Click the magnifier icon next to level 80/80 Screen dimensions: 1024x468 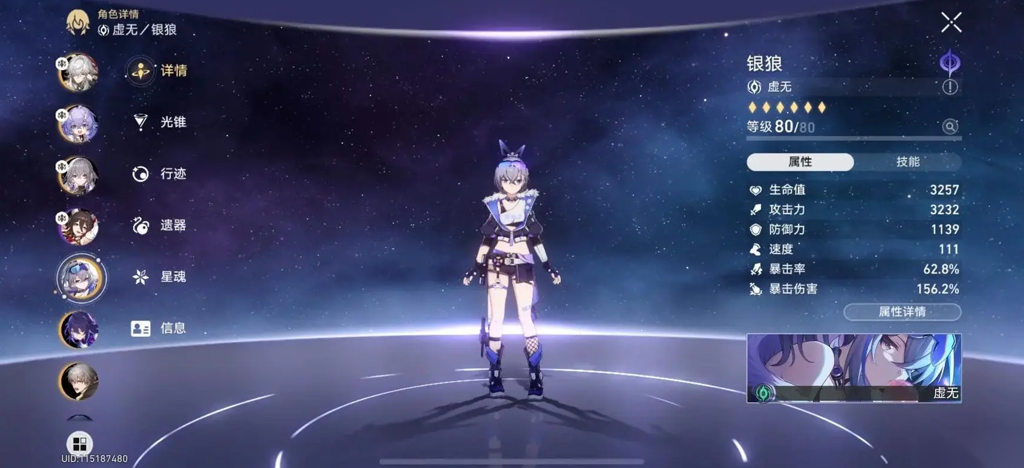coord(950,127)
